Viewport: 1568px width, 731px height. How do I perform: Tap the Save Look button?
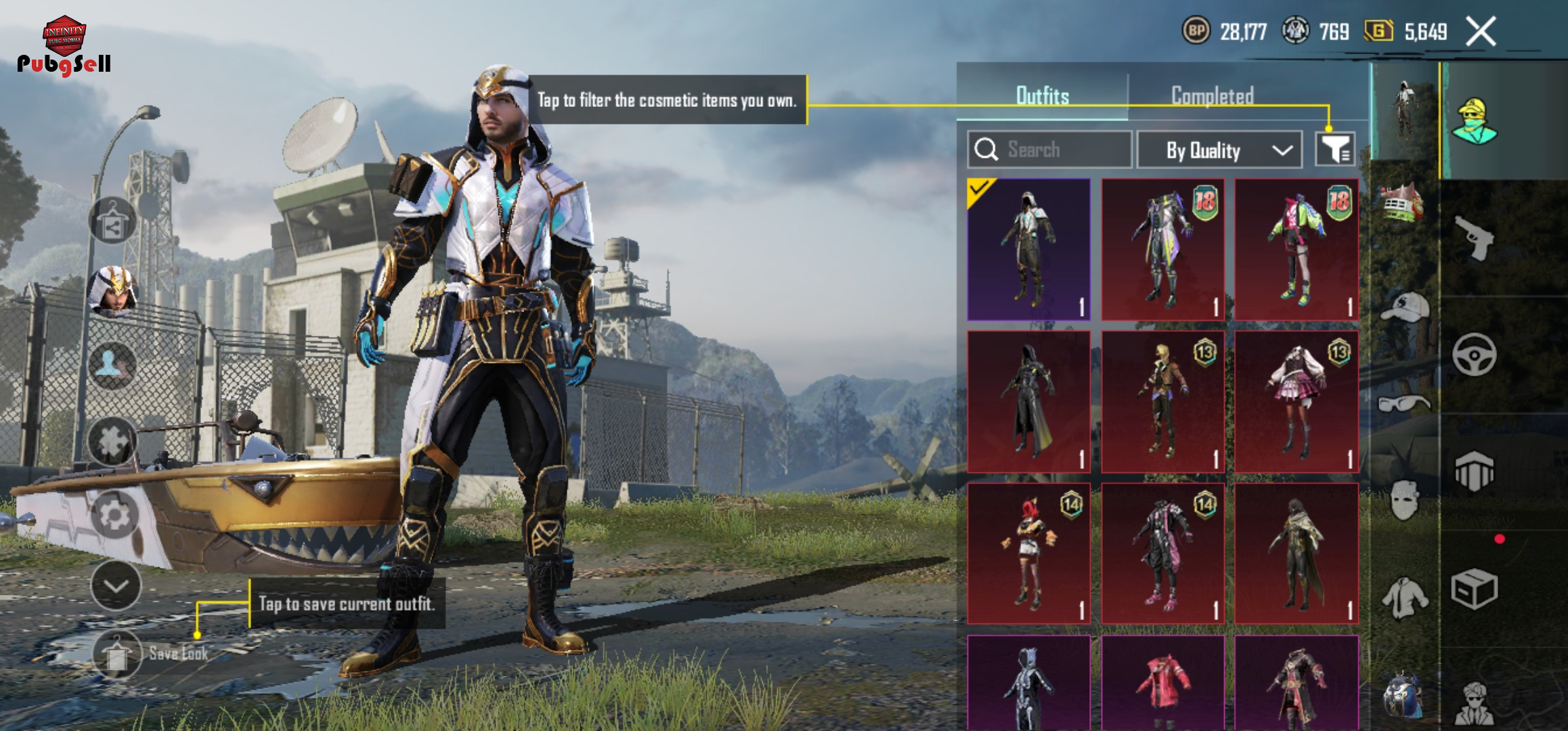coord(118,655)
